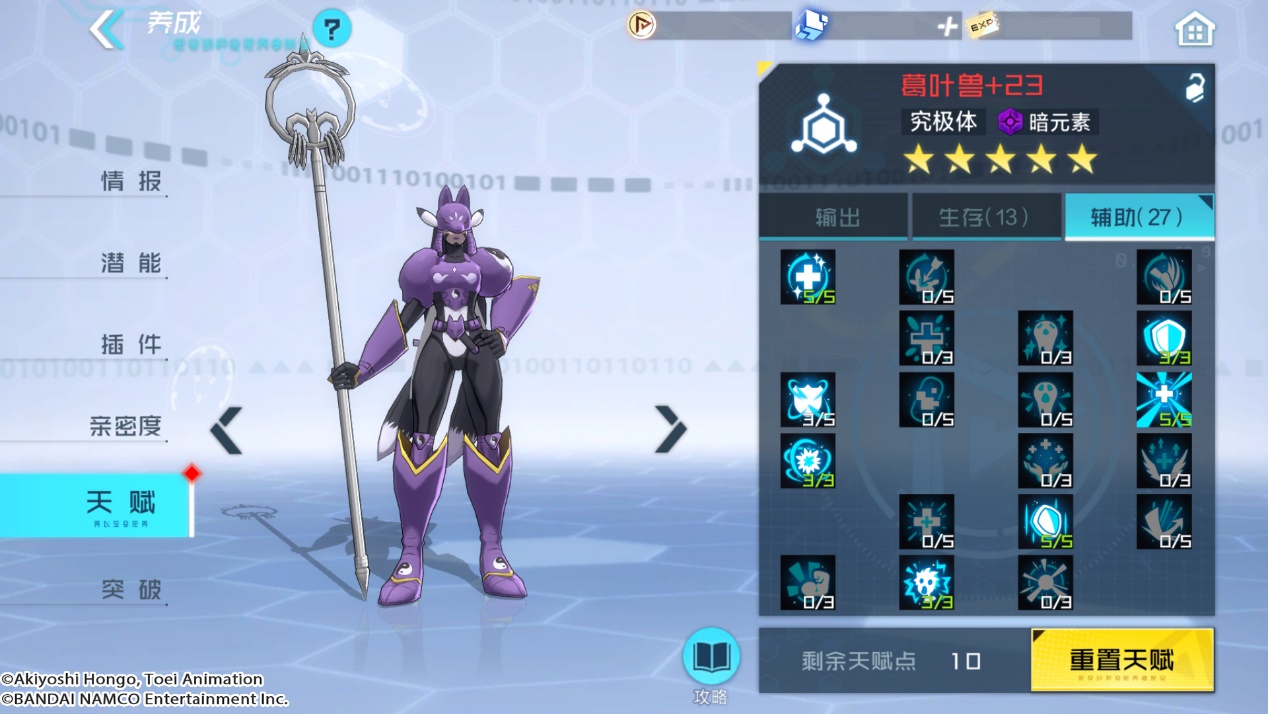Image resolution: width=1268 pixels, height=714 pixels.
Task: Open the 插件 plugin menu entry
Action: click(x=130, y=346)
